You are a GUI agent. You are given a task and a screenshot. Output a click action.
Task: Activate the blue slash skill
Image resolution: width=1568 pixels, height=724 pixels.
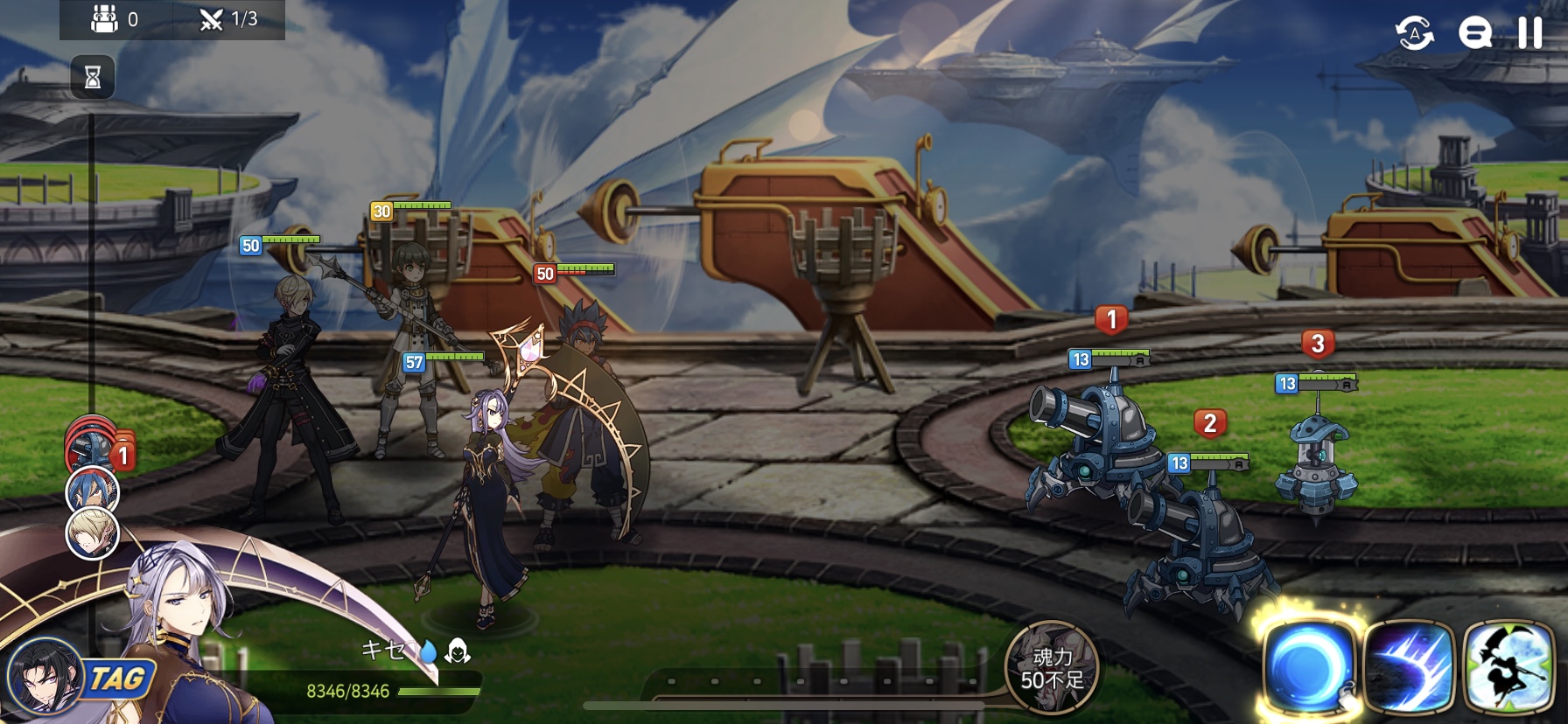pos(1408,668)
